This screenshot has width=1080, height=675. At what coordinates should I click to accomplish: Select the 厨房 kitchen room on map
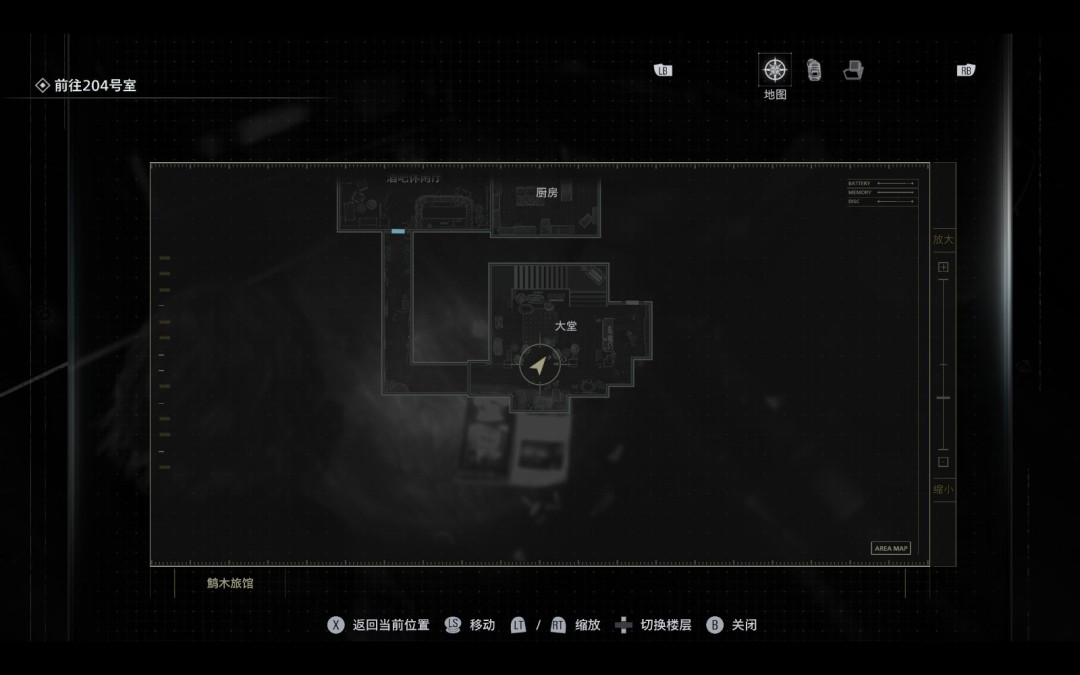point(546,194)
